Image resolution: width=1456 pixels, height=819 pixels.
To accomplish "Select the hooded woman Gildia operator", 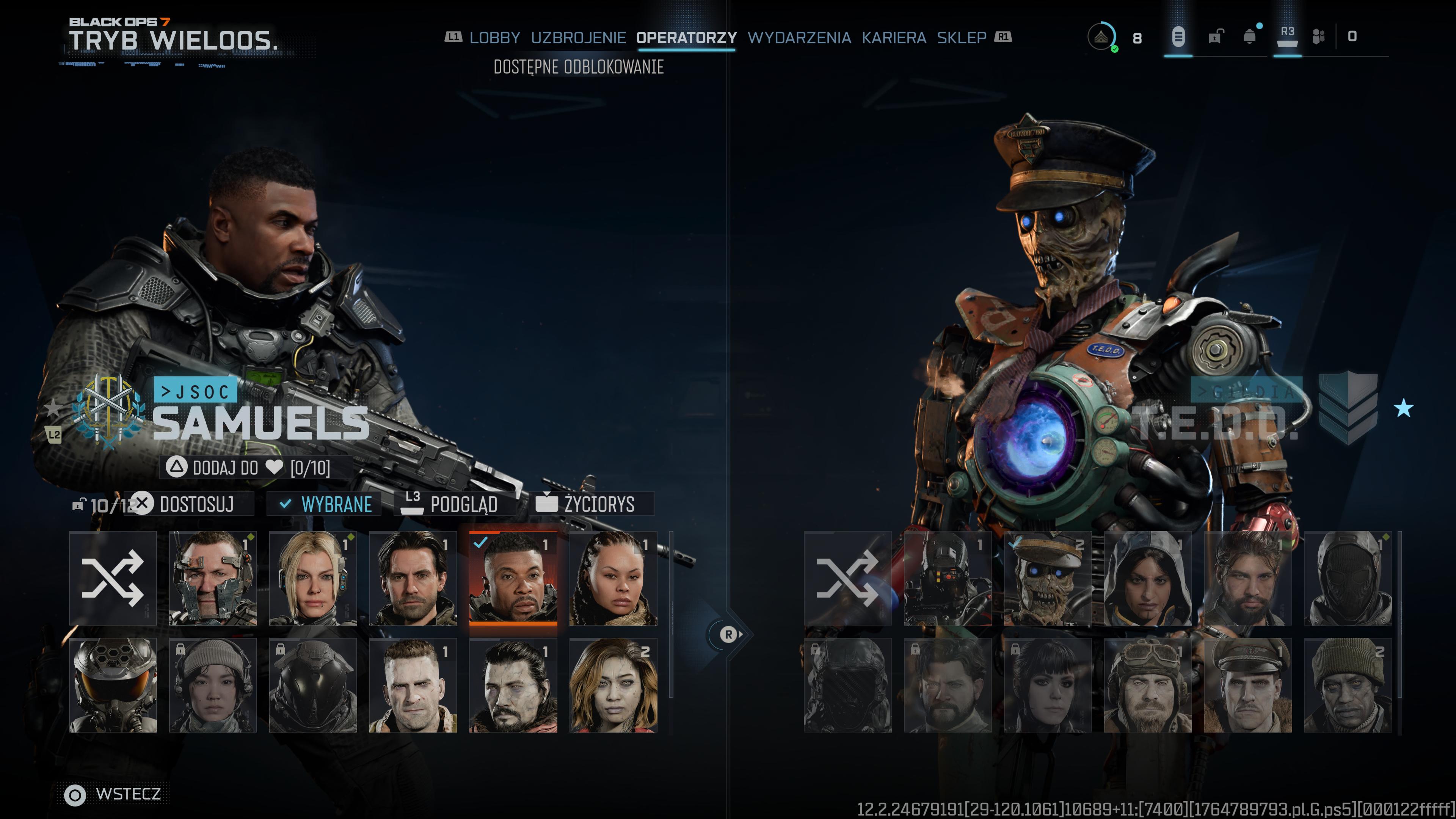I will coord(1147,577).
